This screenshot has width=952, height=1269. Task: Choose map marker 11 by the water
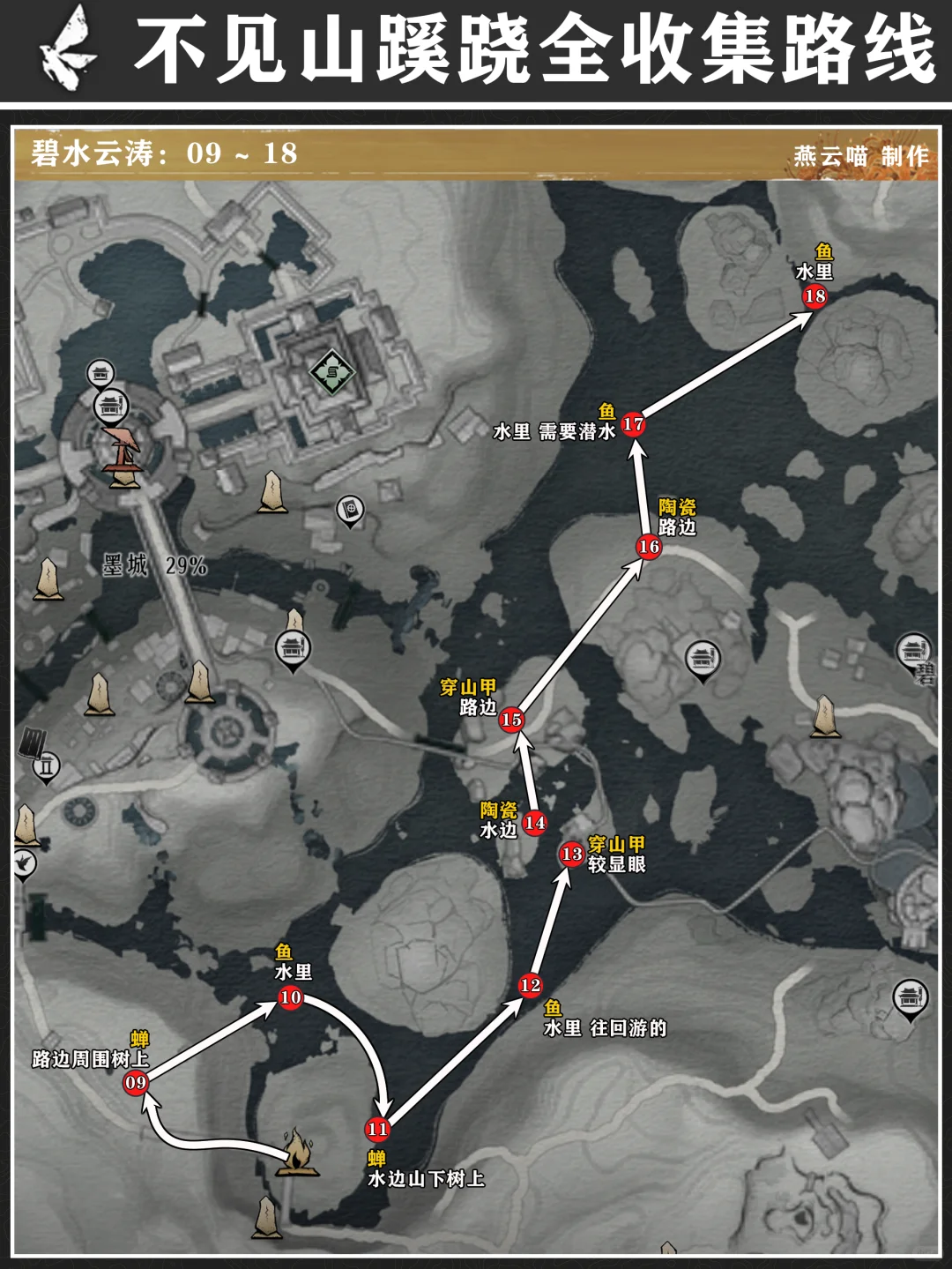coord(377,1129)
